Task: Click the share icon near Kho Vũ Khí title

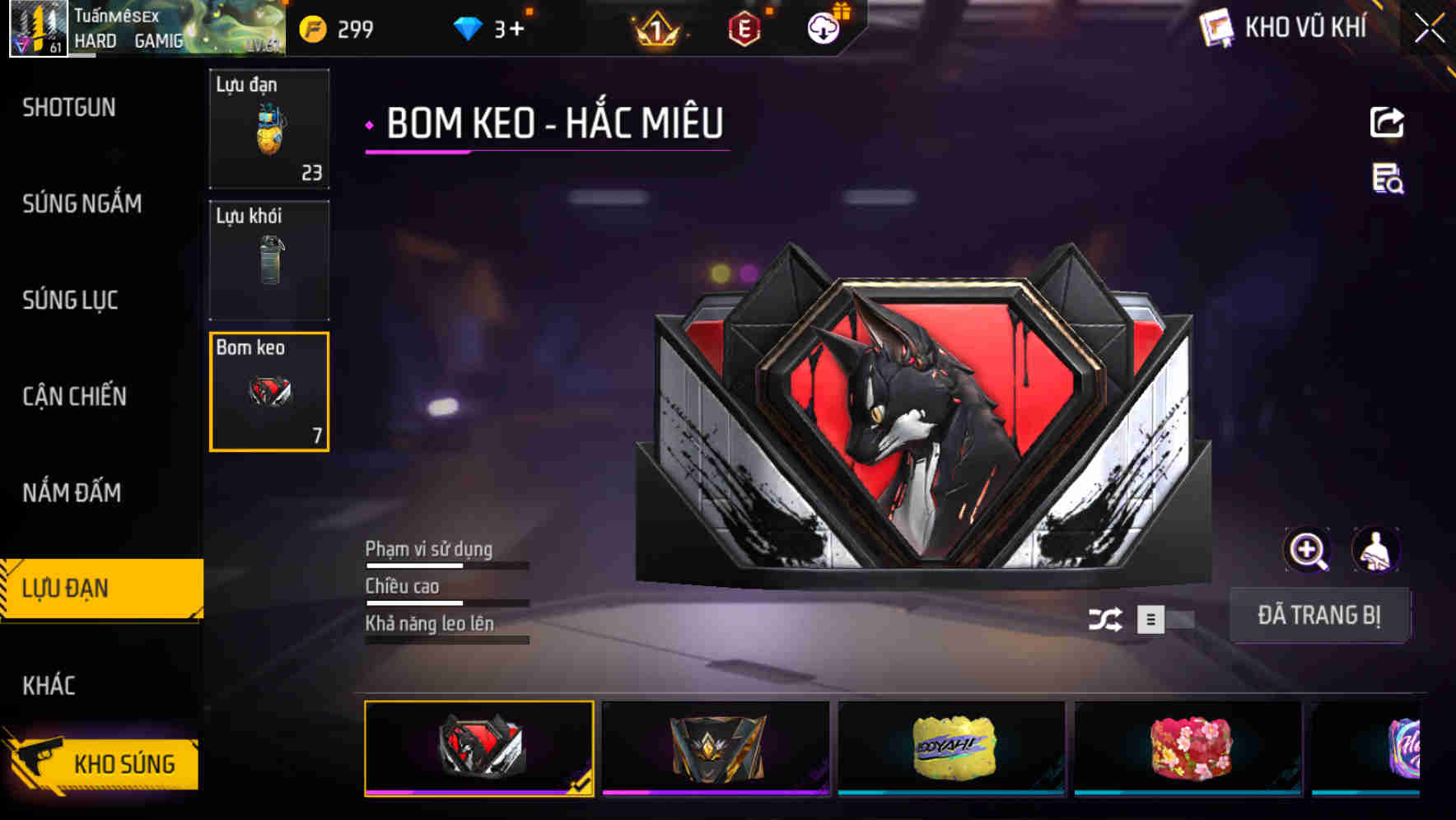Action: coord(1388,122)
